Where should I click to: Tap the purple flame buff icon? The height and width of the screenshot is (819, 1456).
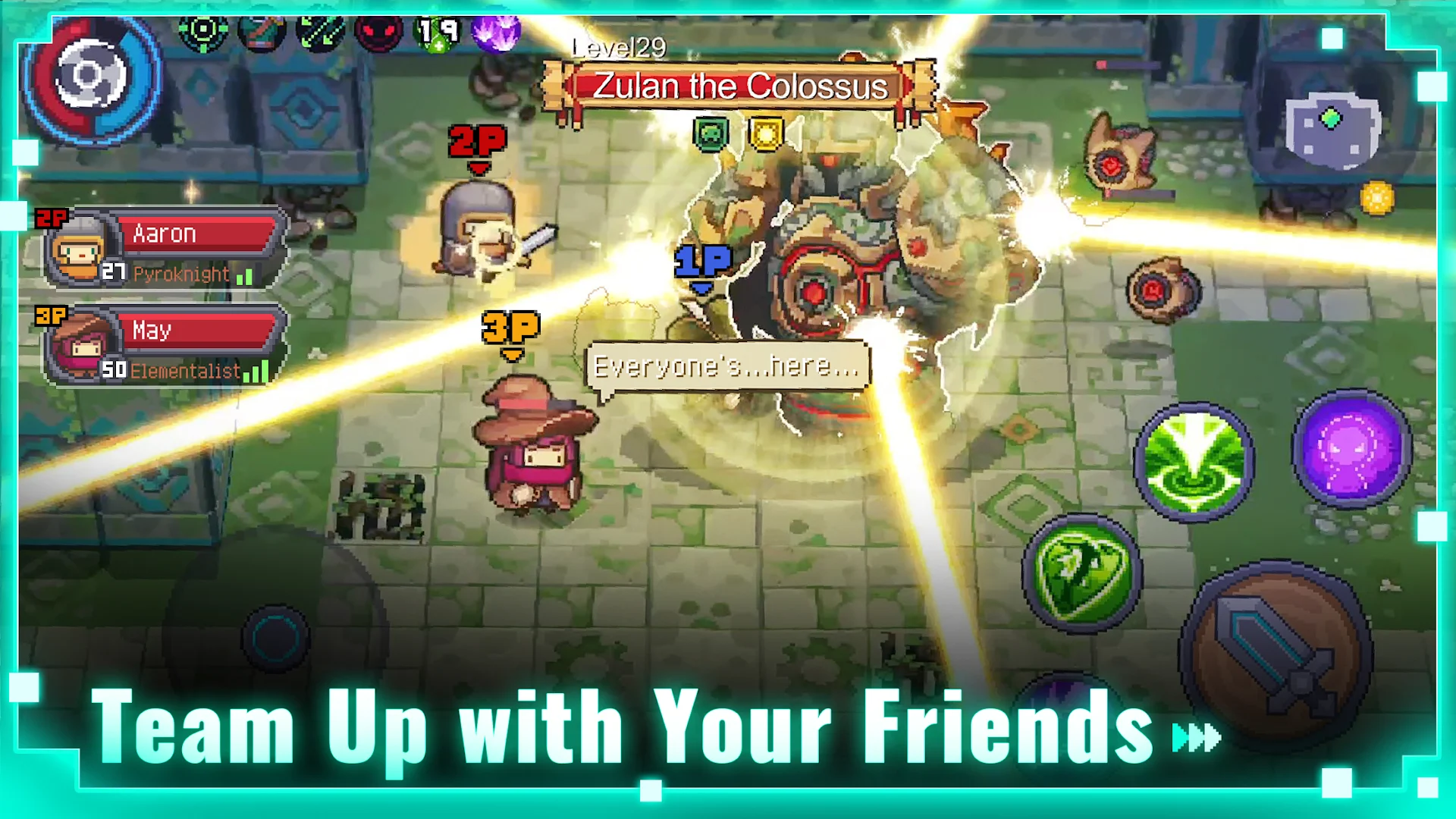497,32
